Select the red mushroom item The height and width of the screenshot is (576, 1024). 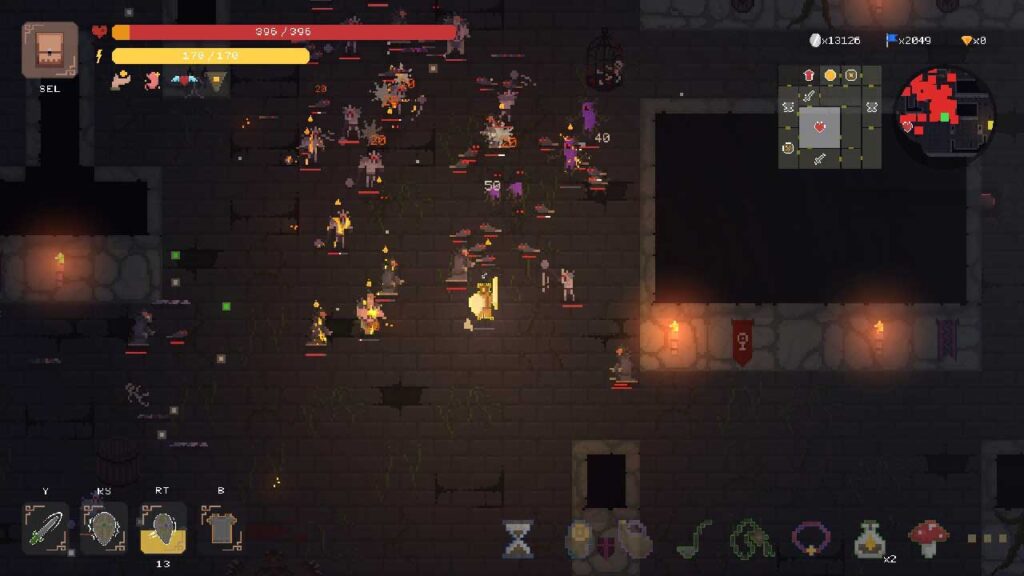coord(928,538)
